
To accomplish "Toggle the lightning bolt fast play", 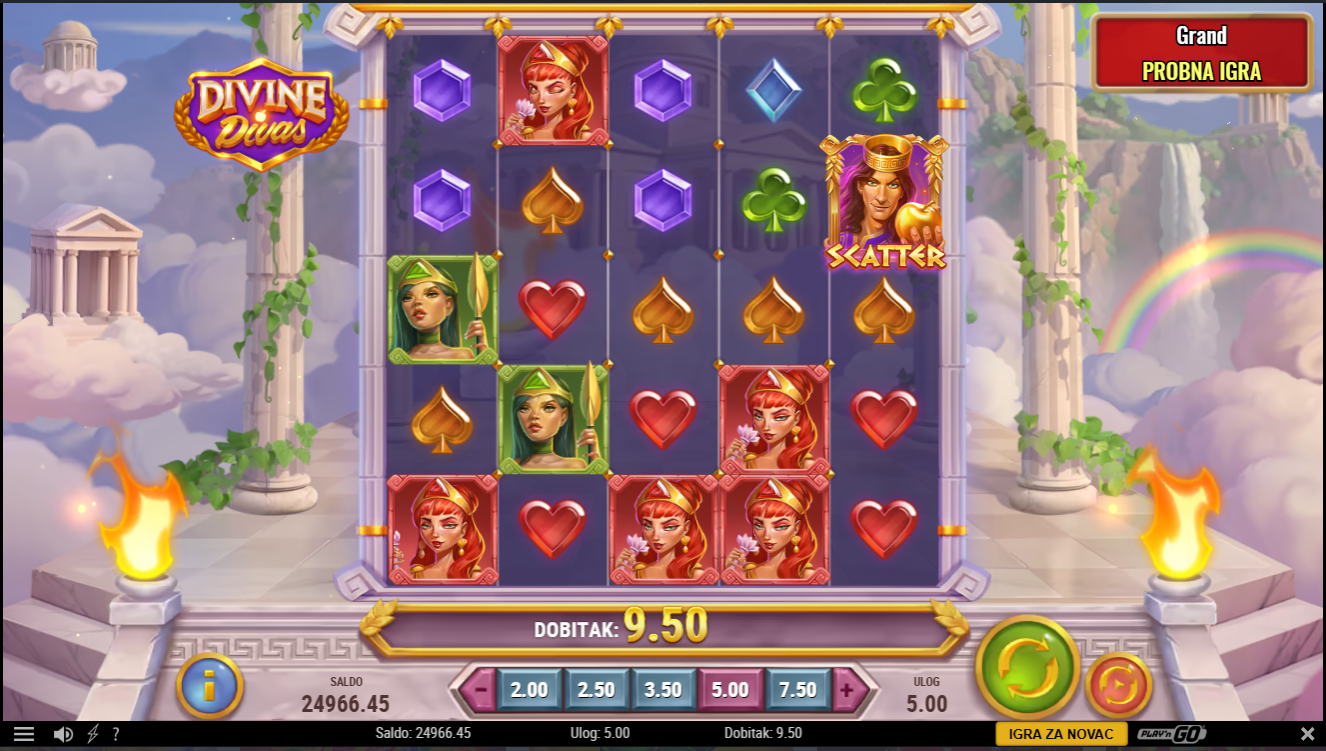I will [x=93, y=734].
